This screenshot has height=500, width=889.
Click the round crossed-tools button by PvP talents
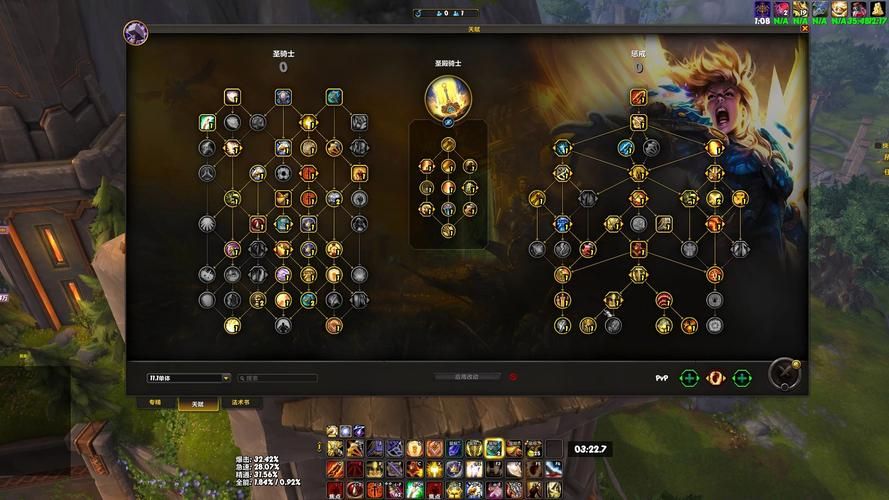pos(784,374)
